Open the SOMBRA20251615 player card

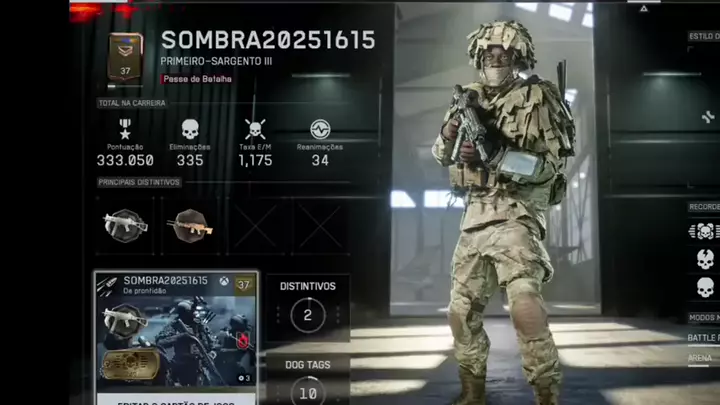(x=176, y=328)
